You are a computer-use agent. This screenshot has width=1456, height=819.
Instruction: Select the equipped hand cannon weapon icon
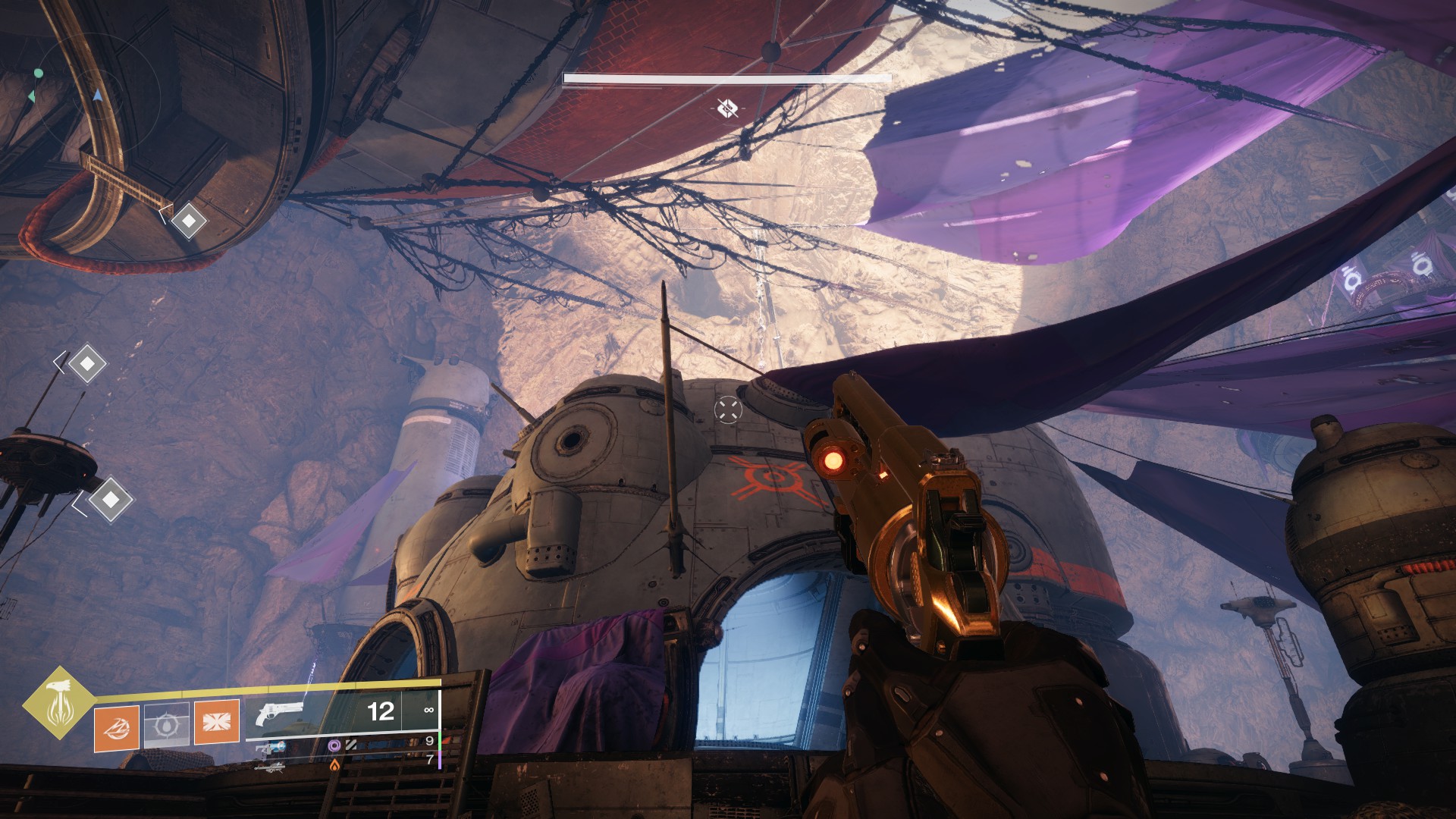280,713
